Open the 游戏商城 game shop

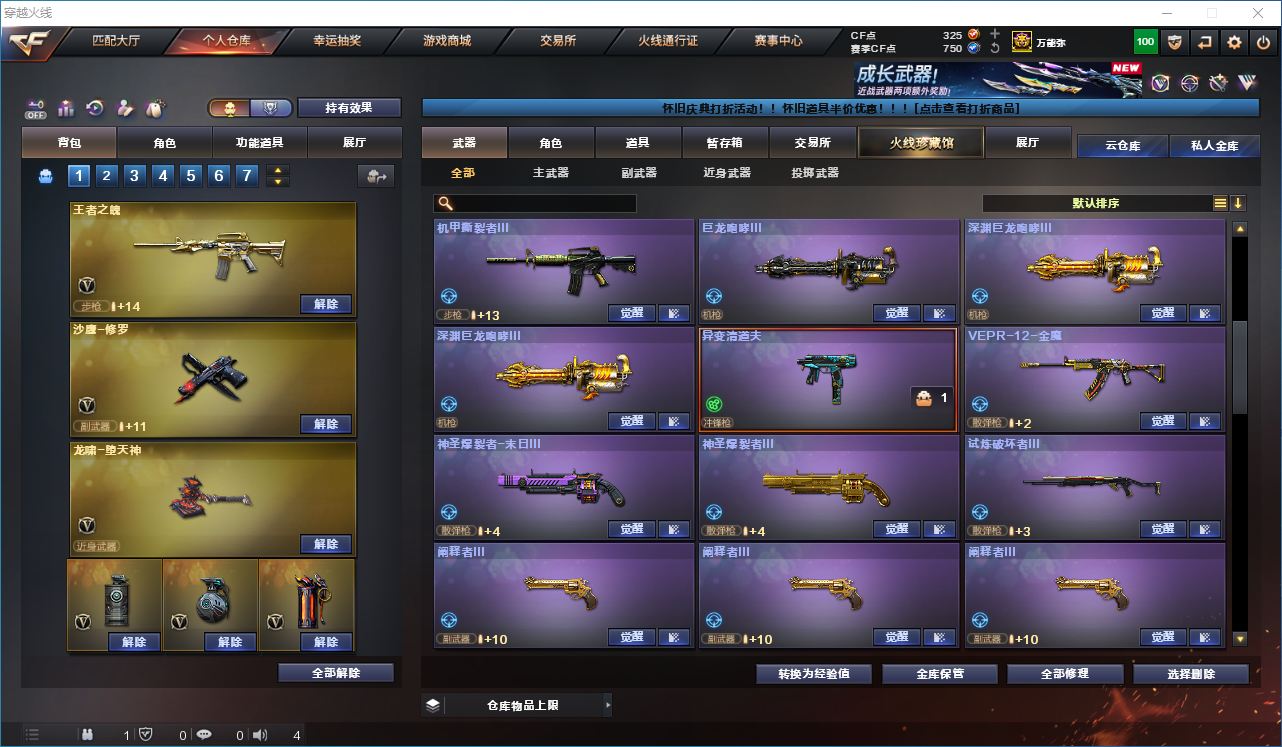447,41
